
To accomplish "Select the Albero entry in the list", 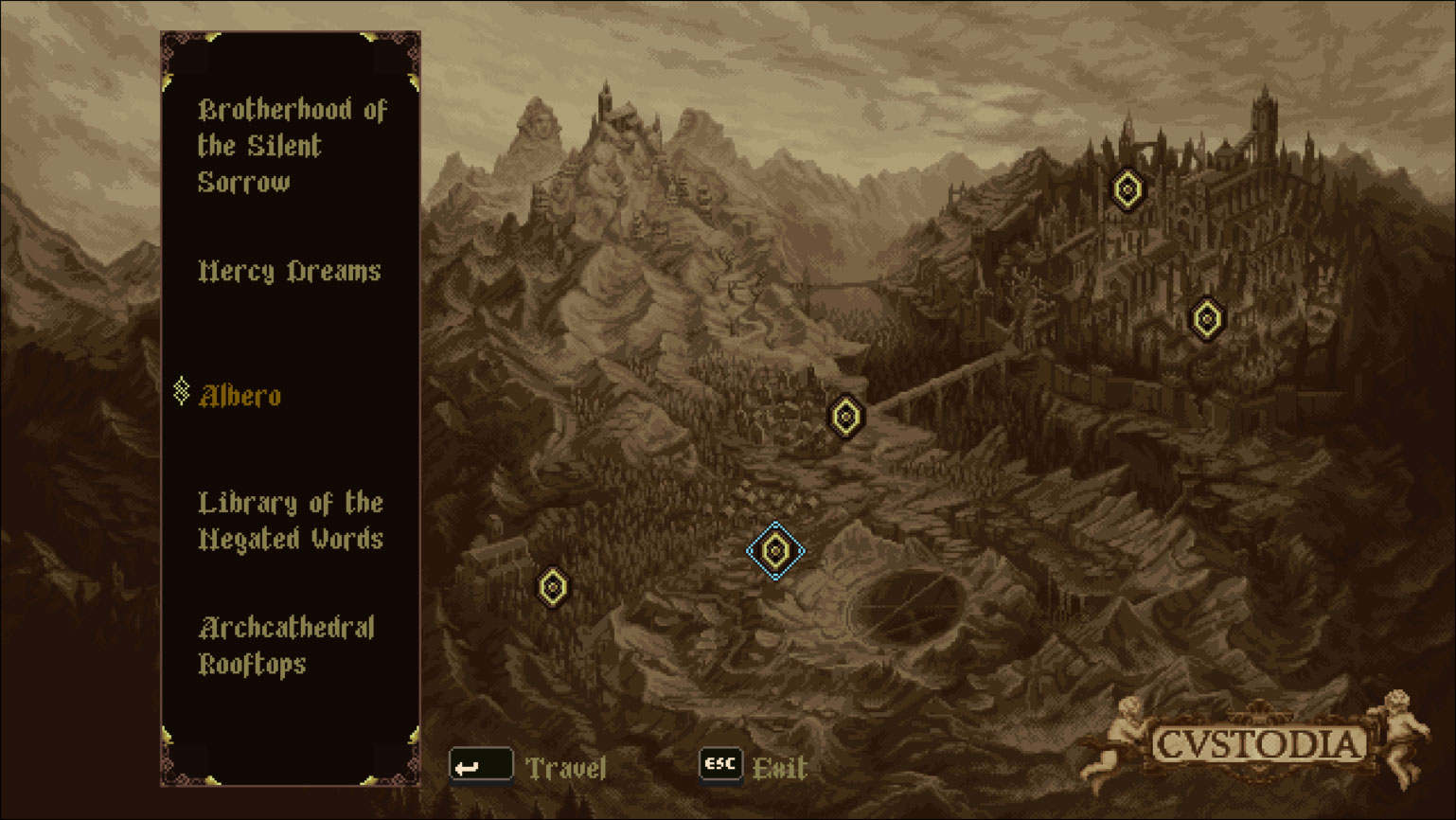I will coord(240,397).
